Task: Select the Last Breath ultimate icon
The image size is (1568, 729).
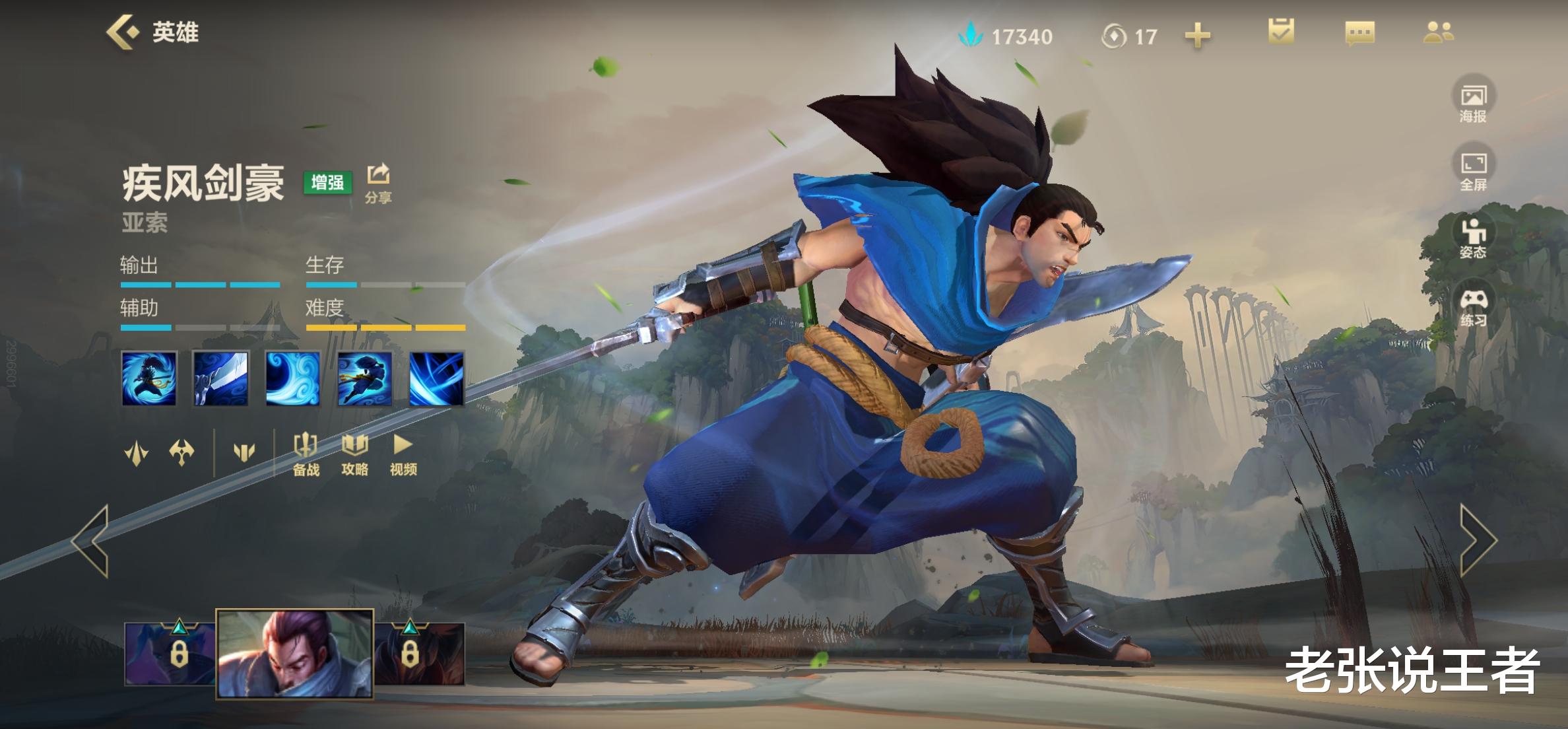Action: [436, 378]
